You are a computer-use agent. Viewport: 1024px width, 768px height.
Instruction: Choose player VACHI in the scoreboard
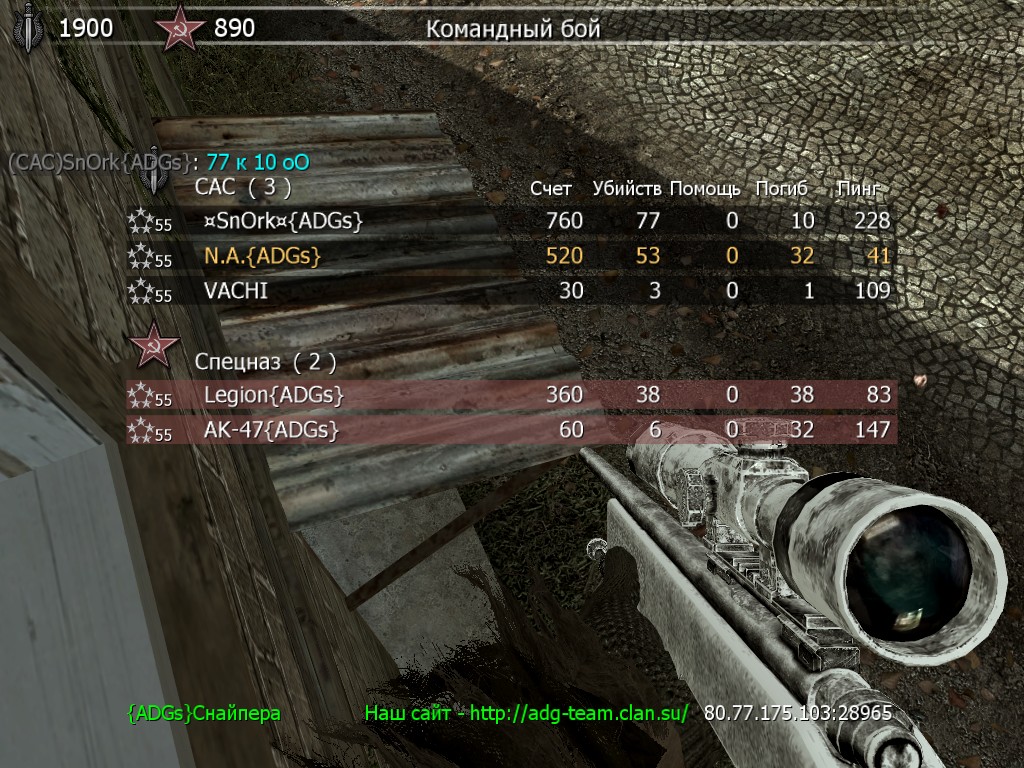(x=236, y=292)
